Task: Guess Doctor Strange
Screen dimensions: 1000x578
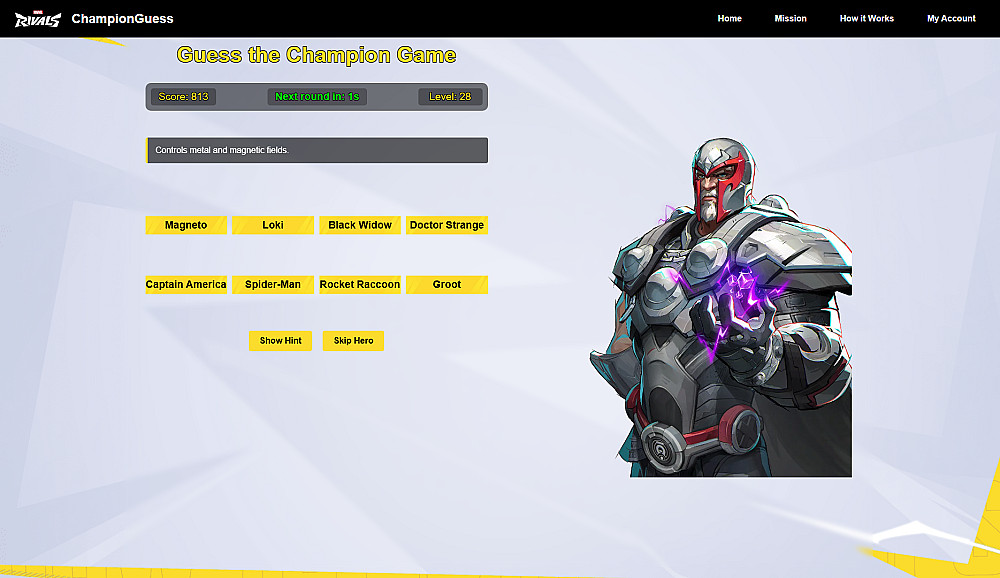Action: tap(447, 225)
